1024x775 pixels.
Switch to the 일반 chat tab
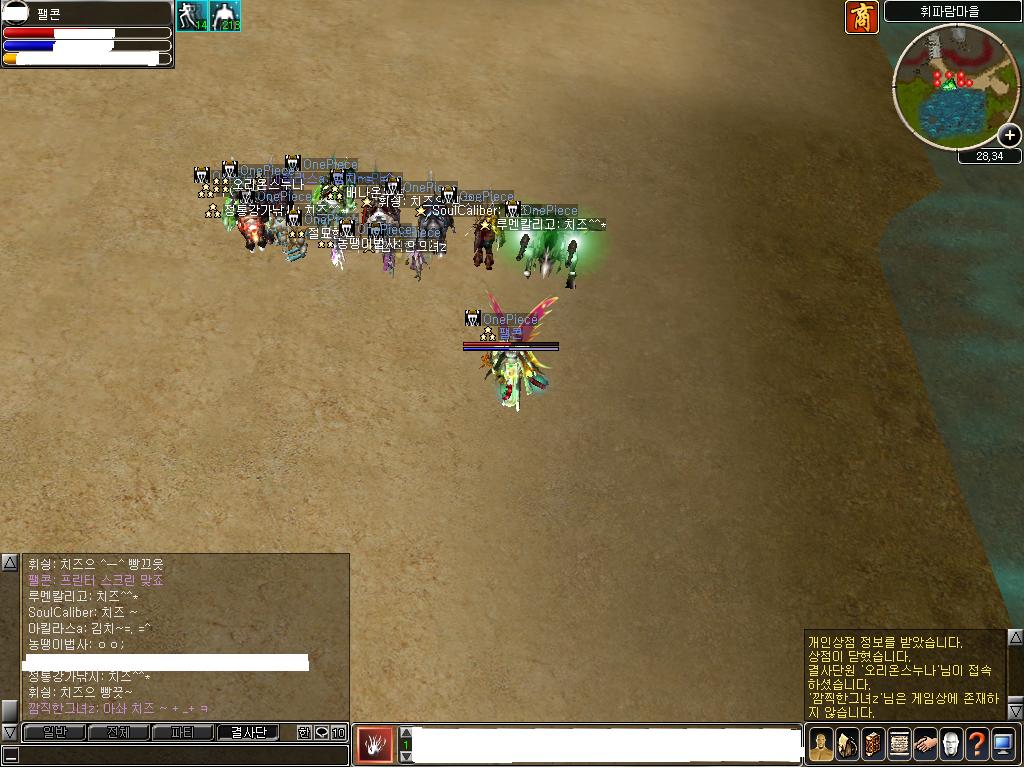coord(54,732)
